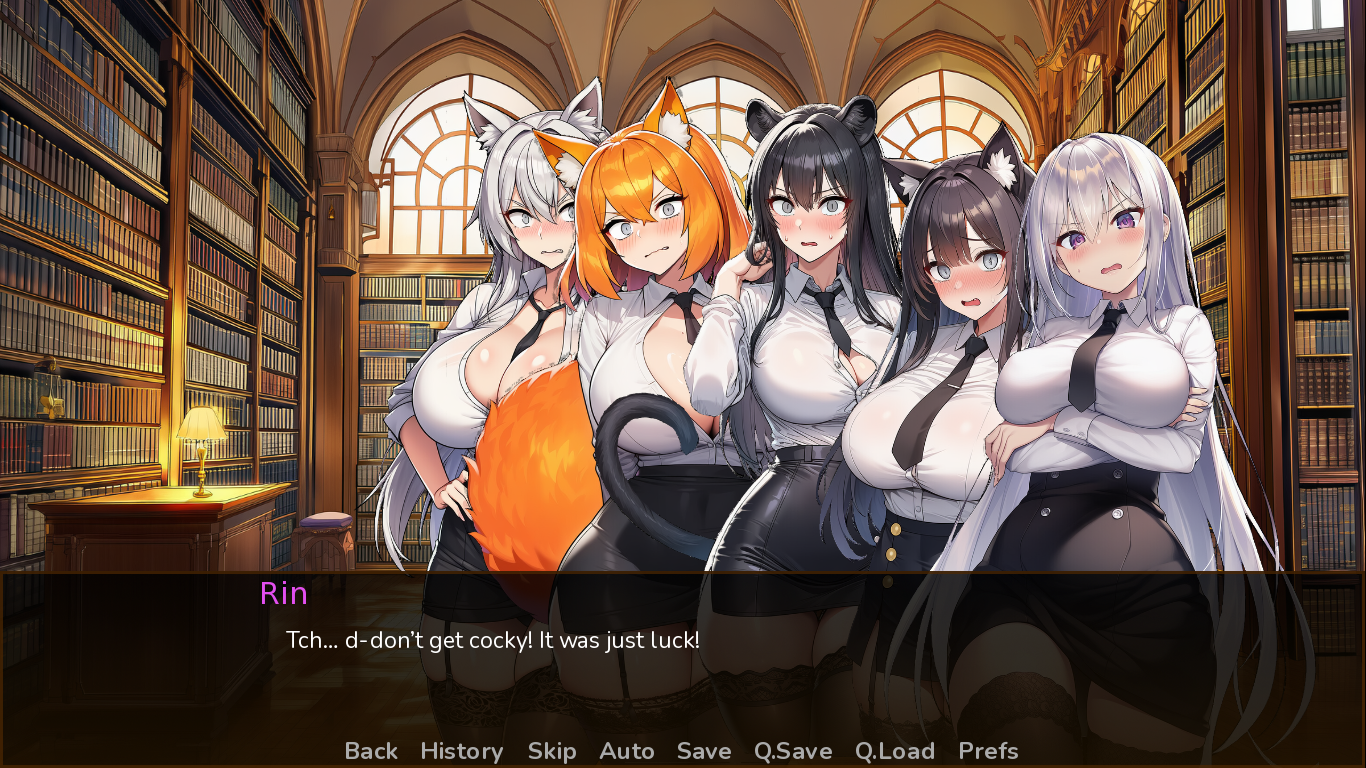Toggle Auto-advance dialogue mode
The width and height of the screenshot is (1366, 768).
point(627,751)
